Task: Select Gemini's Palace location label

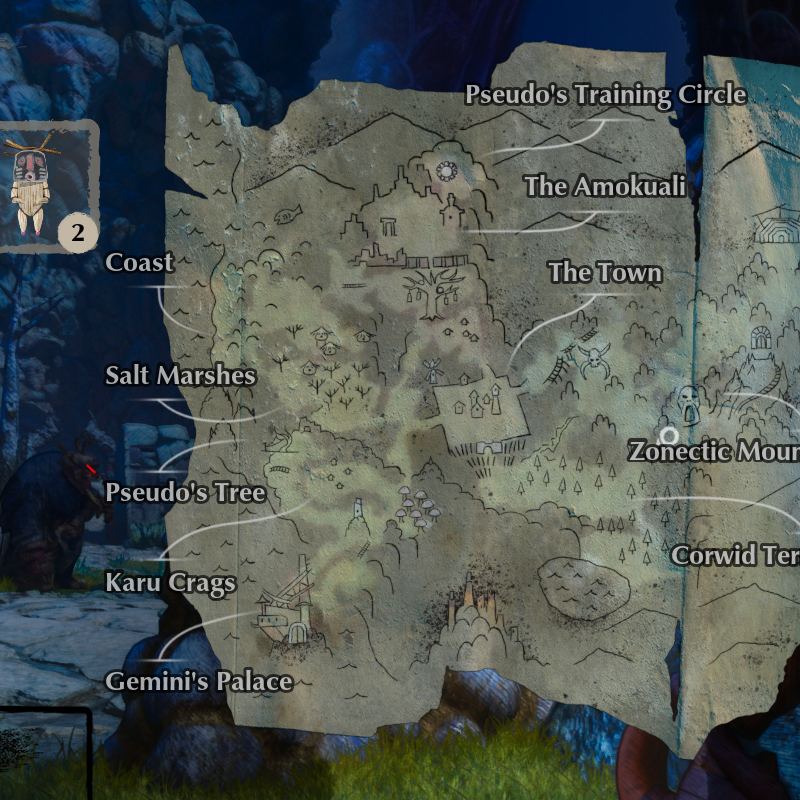Action: point(199,682)
